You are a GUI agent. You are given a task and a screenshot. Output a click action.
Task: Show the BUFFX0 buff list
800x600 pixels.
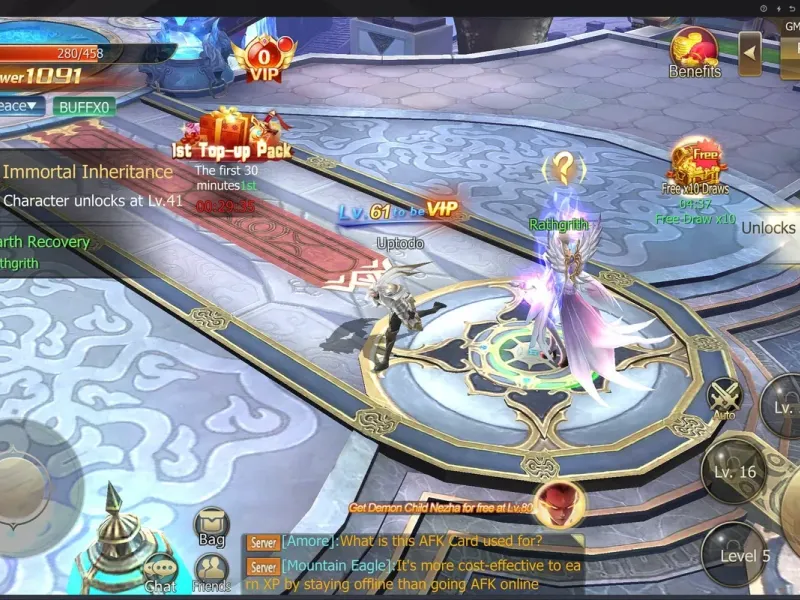(84, 106)
